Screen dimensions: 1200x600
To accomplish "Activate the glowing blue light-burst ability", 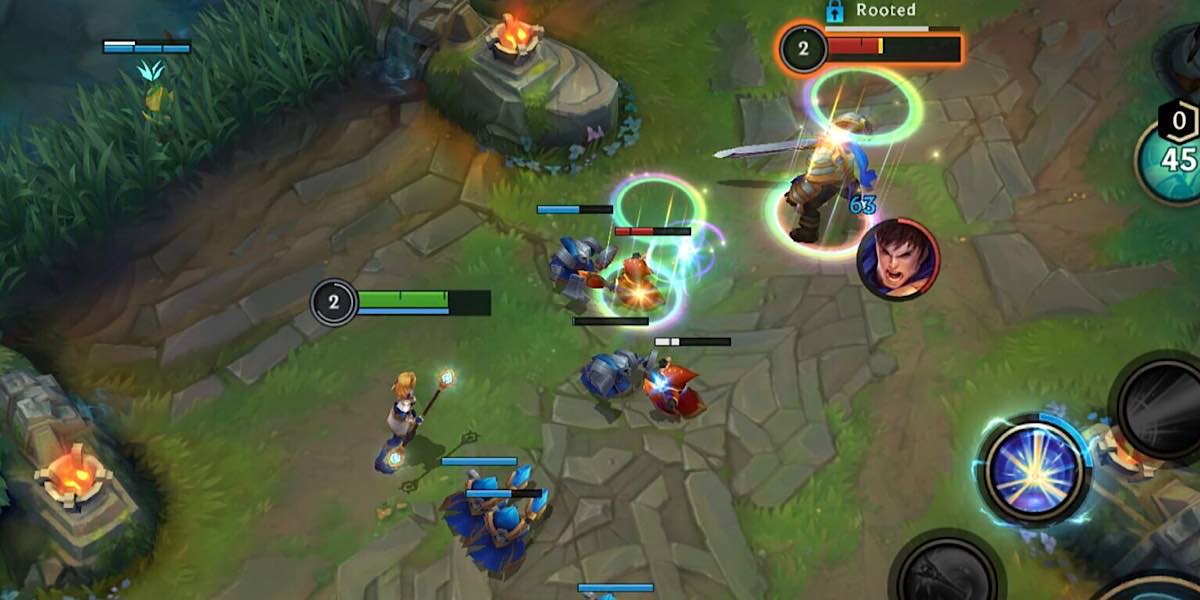I will 1034,469.
